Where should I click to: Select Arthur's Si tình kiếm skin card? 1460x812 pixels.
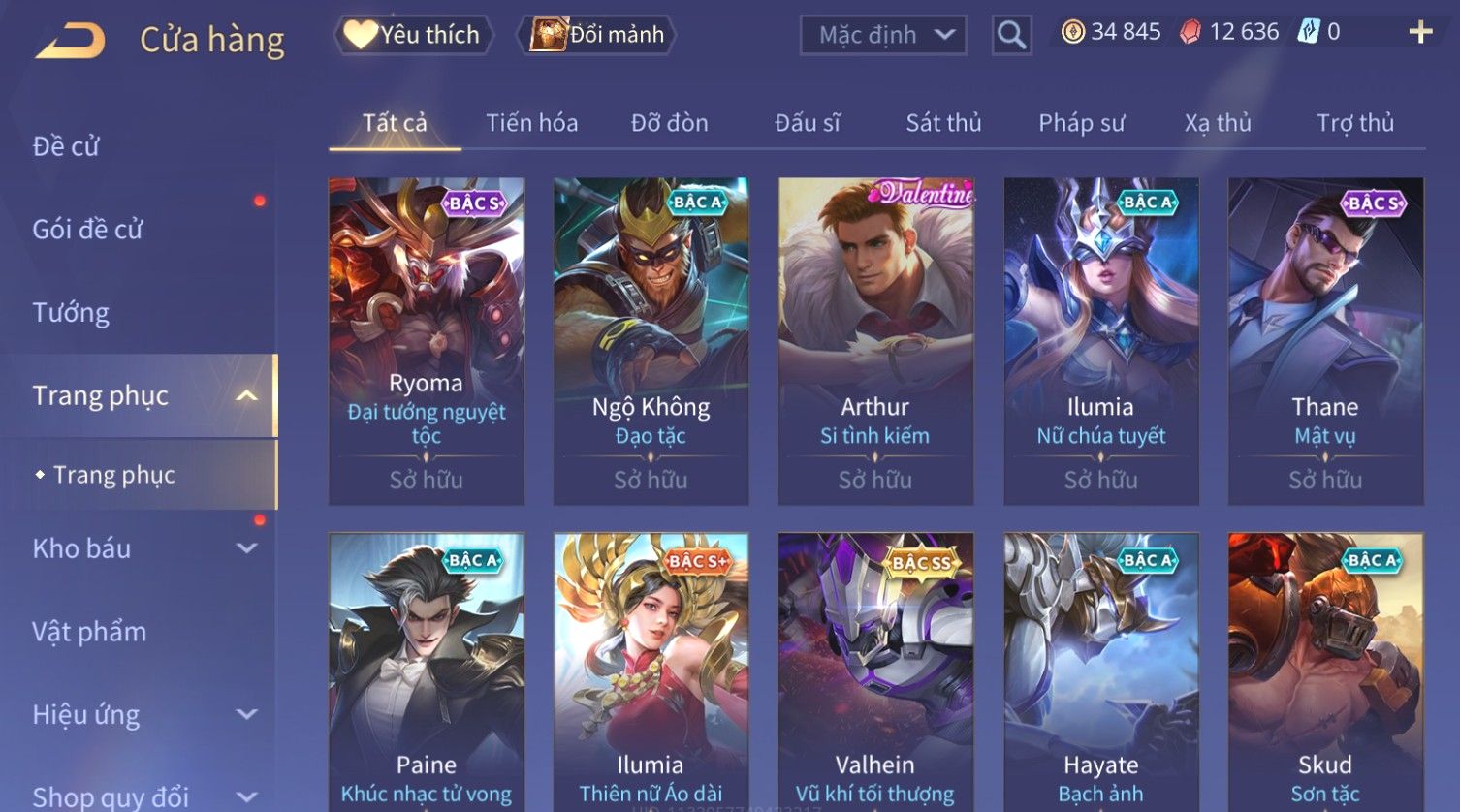tap(874, 339)
